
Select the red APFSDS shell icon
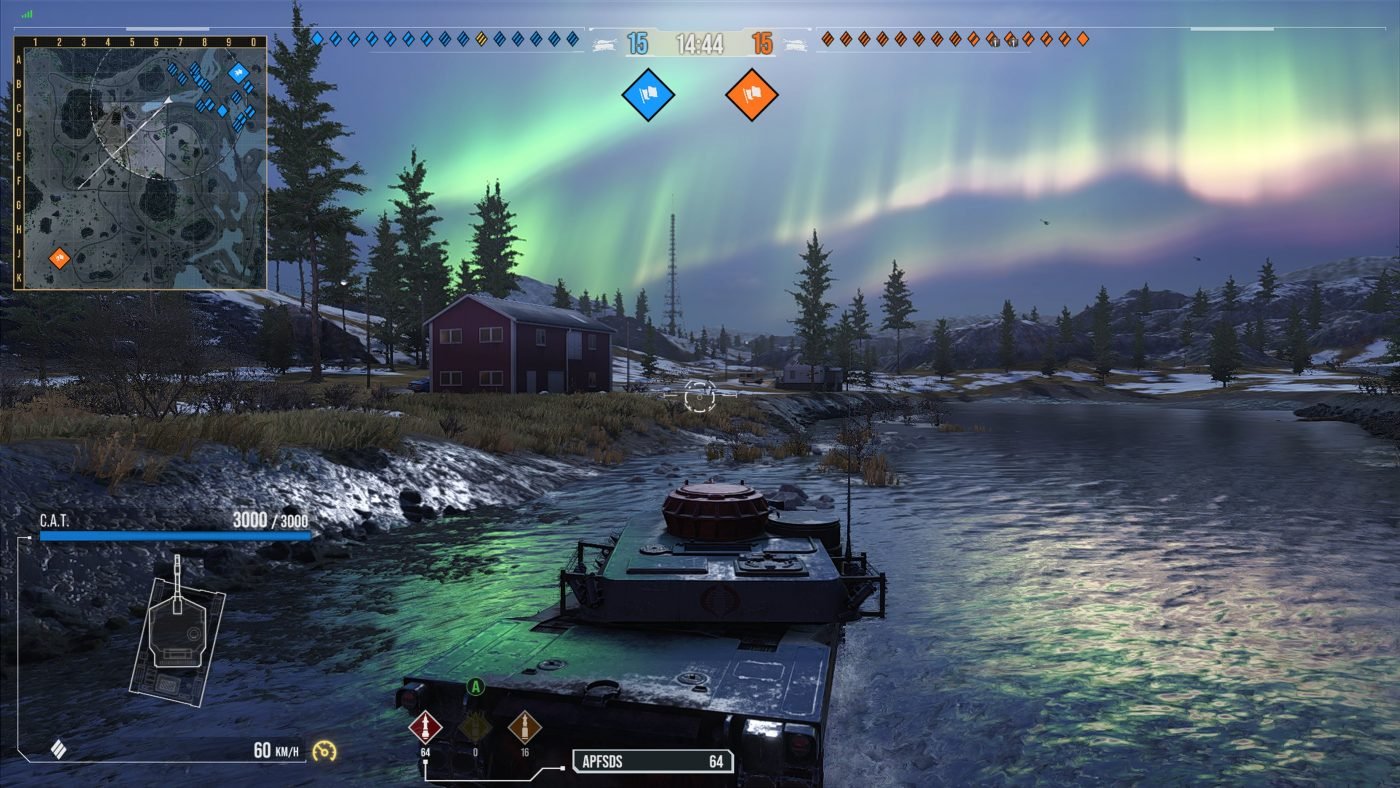coord(426,726)
